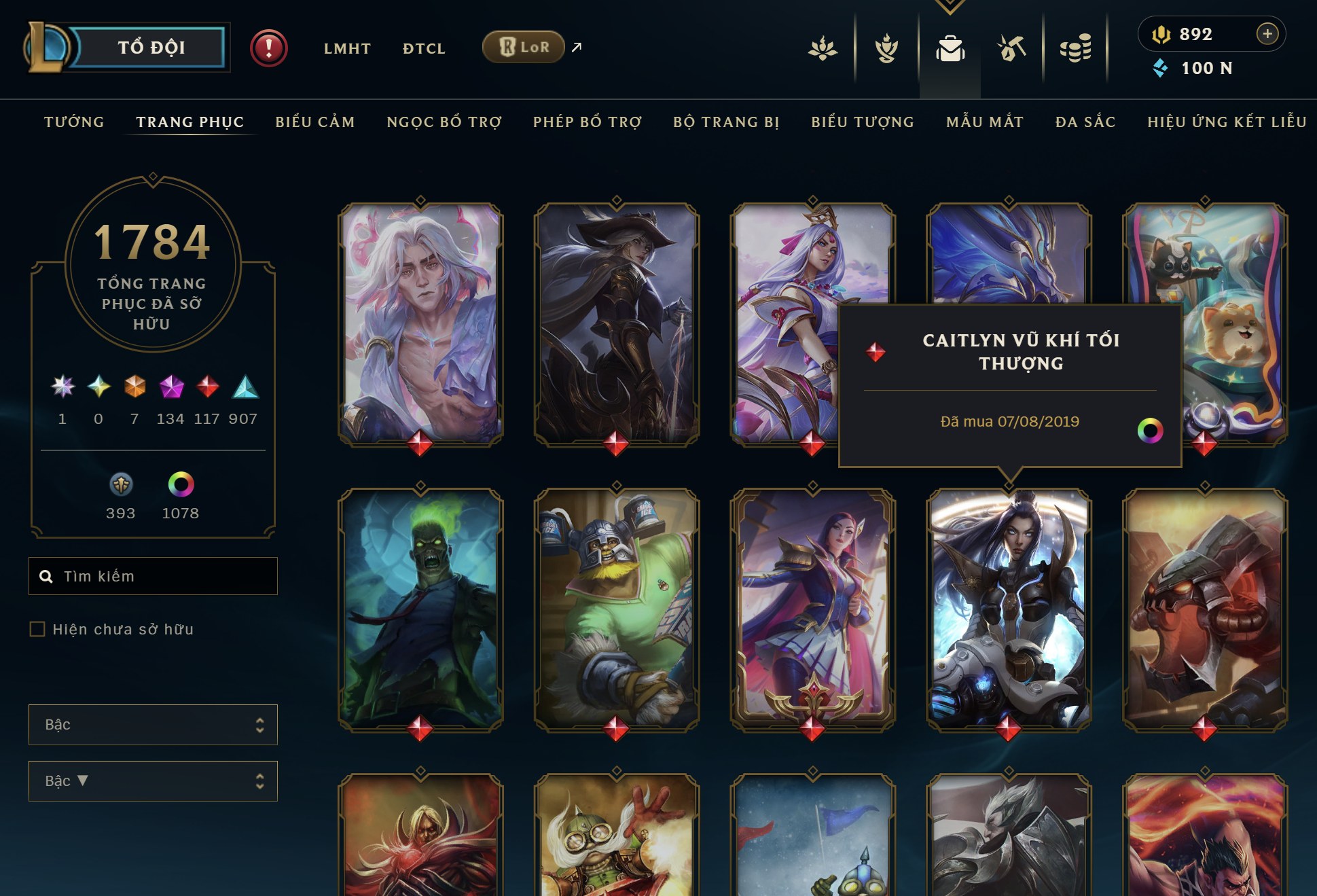Open the first 'Bậc' dropdown
The width and height of the screenshot is (1317, 896).
coord(152,725)
